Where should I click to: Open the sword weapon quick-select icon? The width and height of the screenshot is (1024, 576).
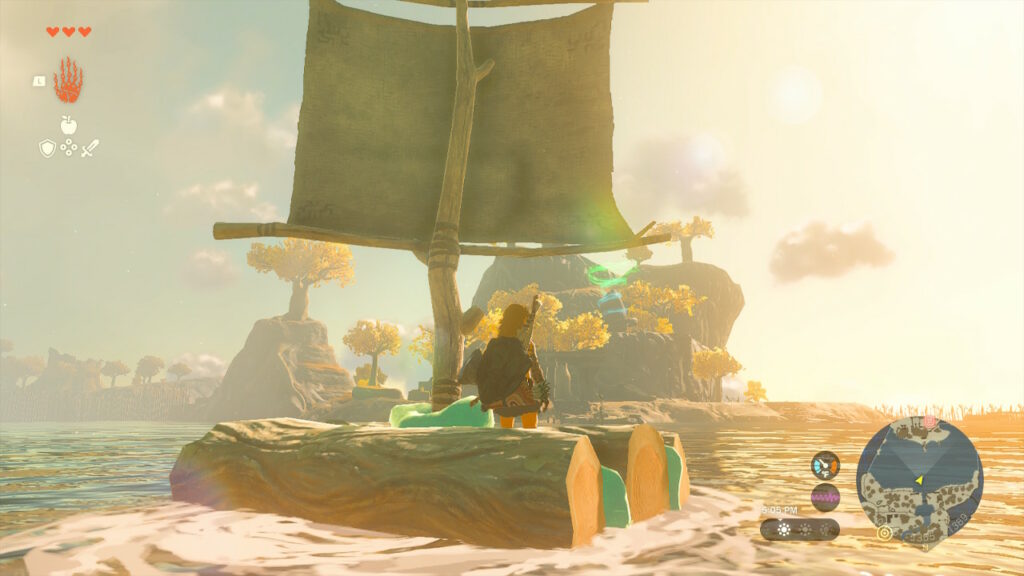click(x=90, y=148)
